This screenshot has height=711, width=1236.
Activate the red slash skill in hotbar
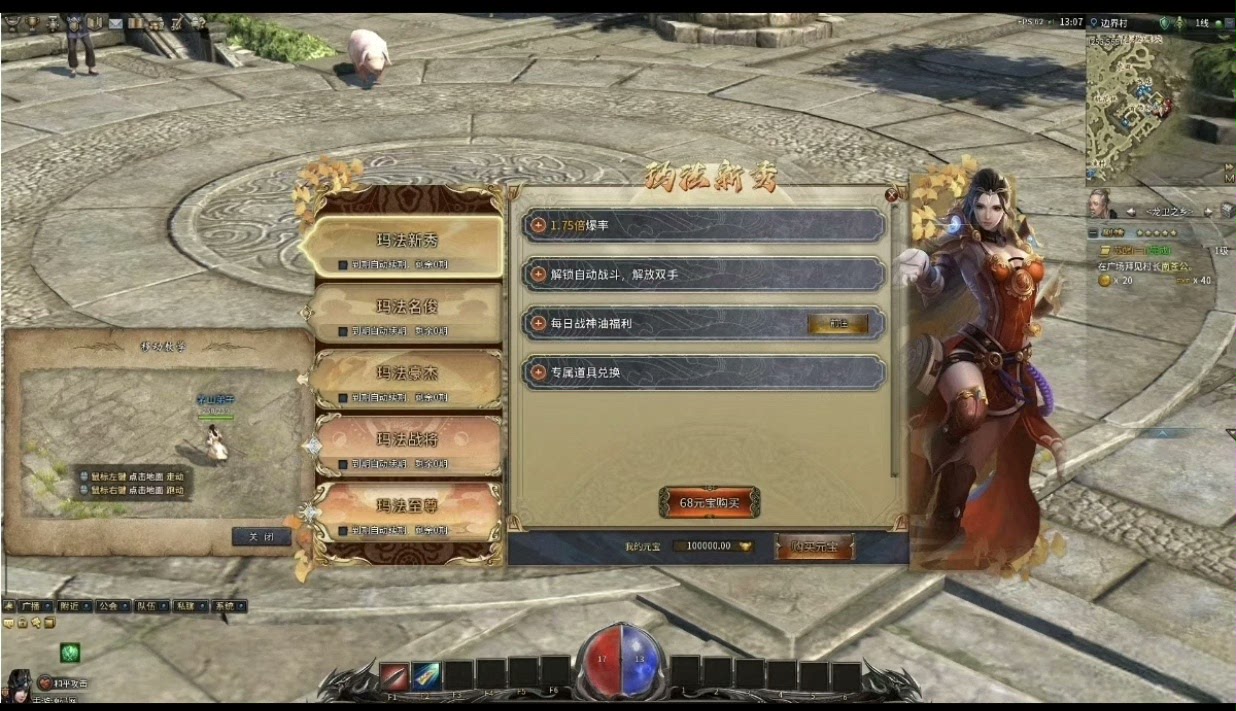393,675
